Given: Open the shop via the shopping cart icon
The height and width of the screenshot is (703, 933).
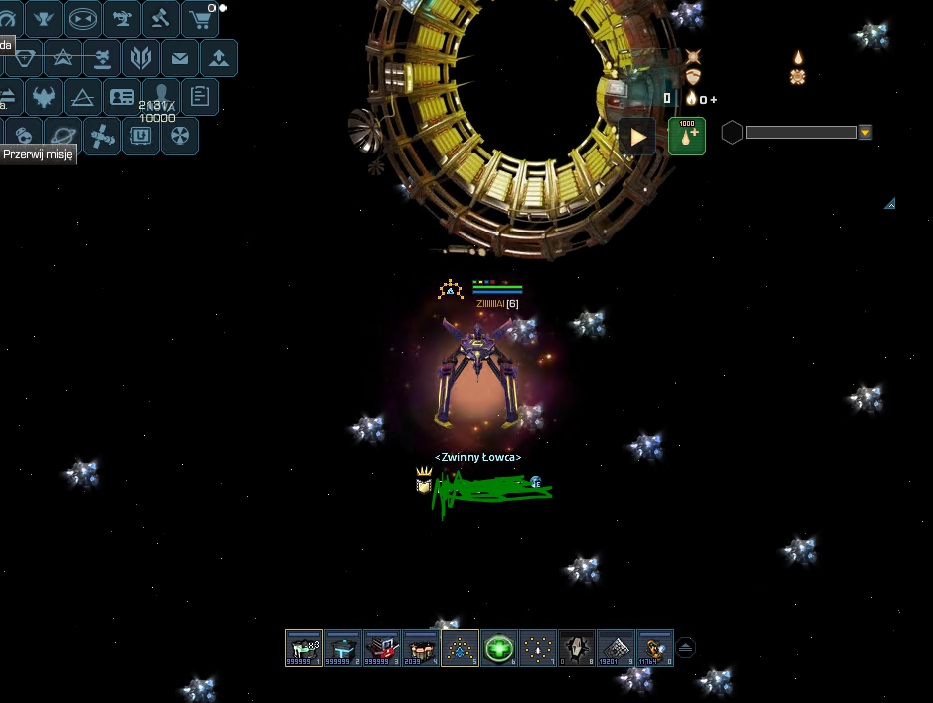Looking at the screenshot, I should point(200,18).
